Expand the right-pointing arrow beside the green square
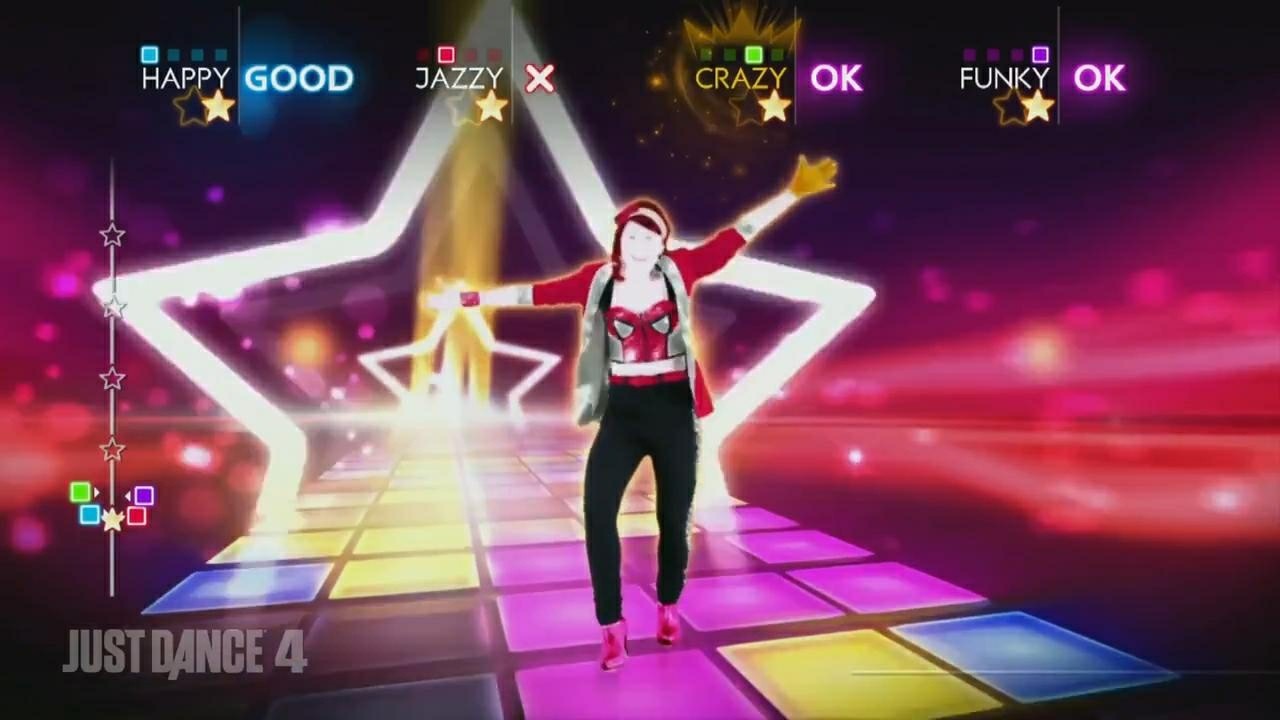 97,492
